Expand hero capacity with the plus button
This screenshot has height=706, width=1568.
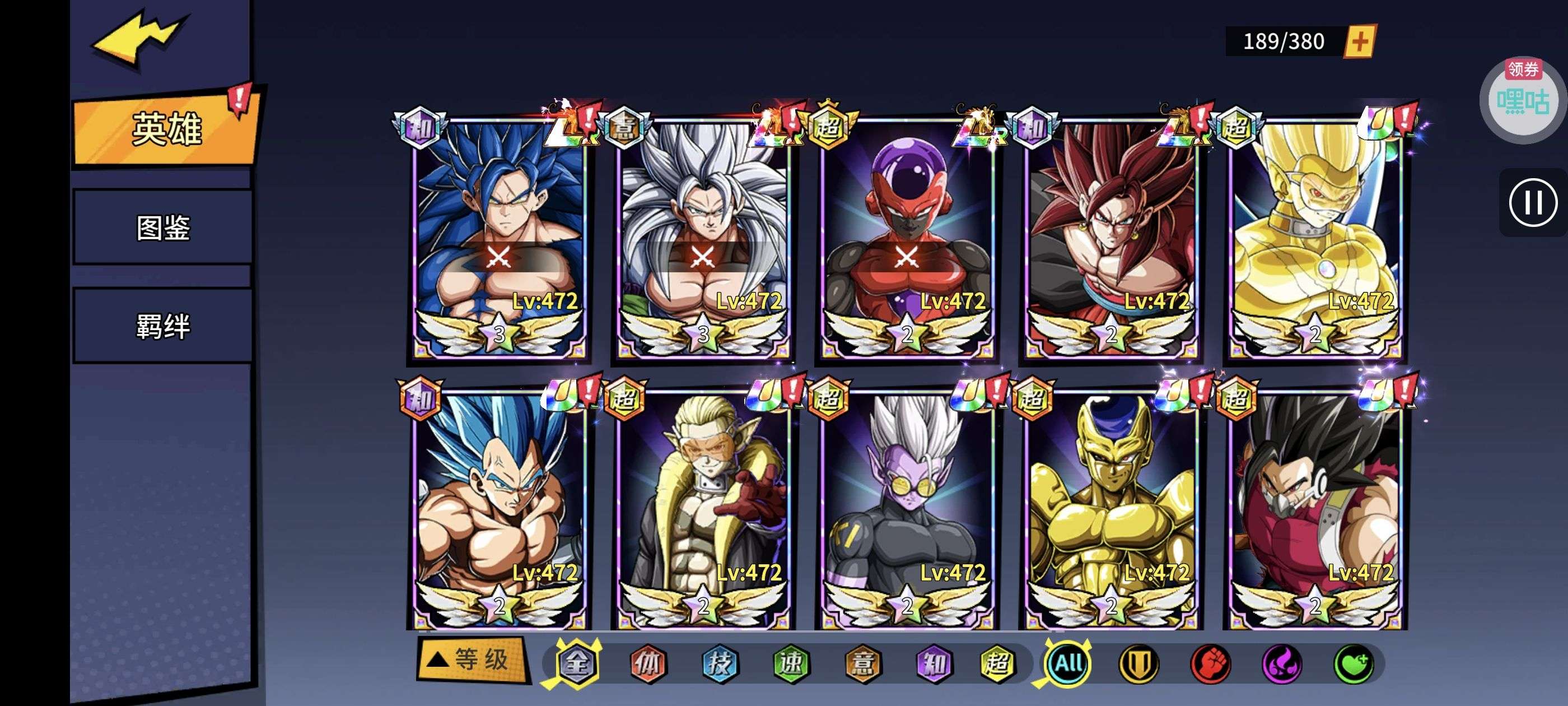(x=1359, y=41)
